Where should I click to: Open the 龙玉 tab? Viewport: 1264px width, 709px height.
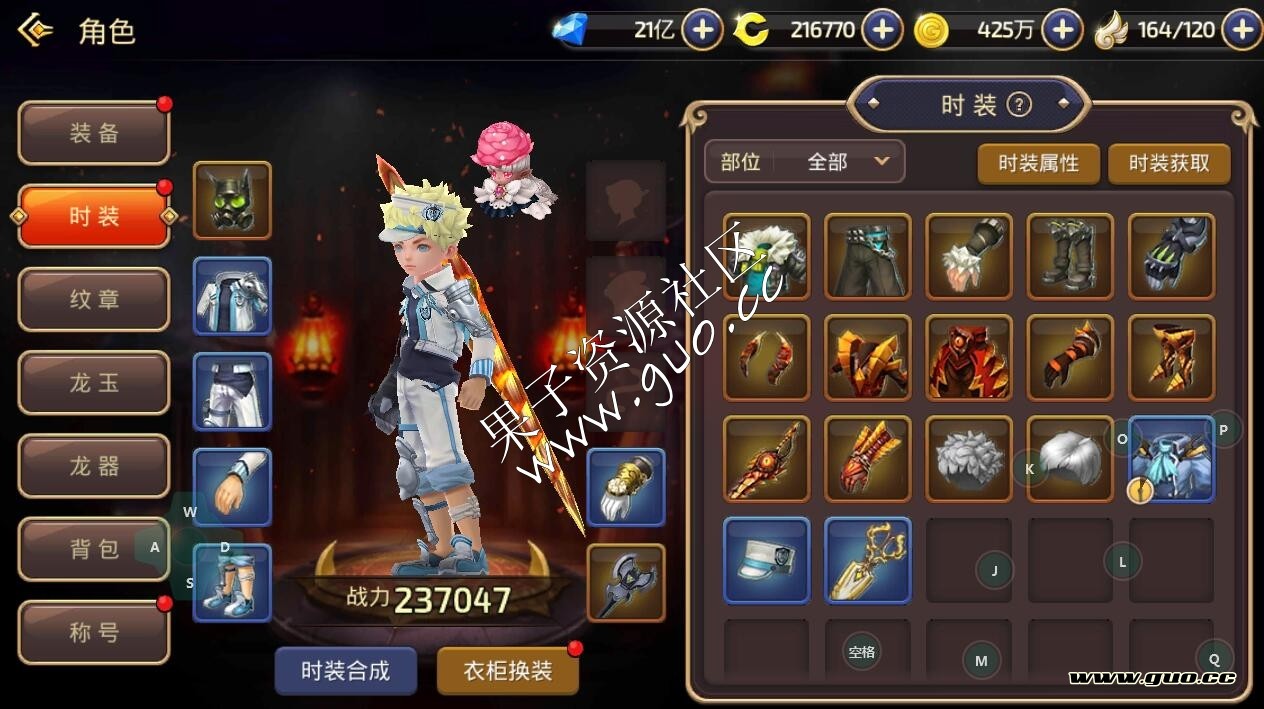pyautogui.click(x=94, y=382)
